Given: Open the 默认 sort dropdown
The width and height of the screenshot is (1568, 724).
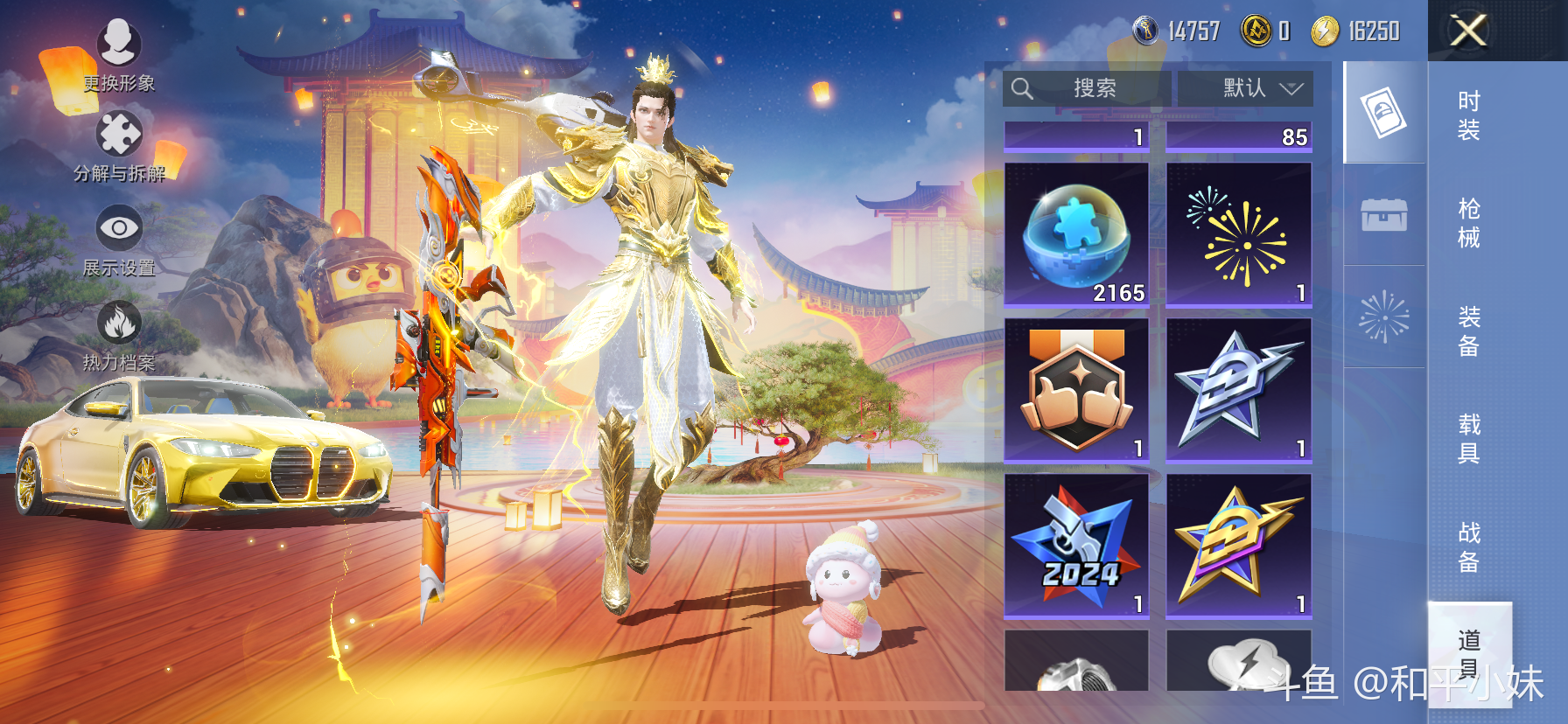Looking at the screenshot, I should tap(1245, 88).
